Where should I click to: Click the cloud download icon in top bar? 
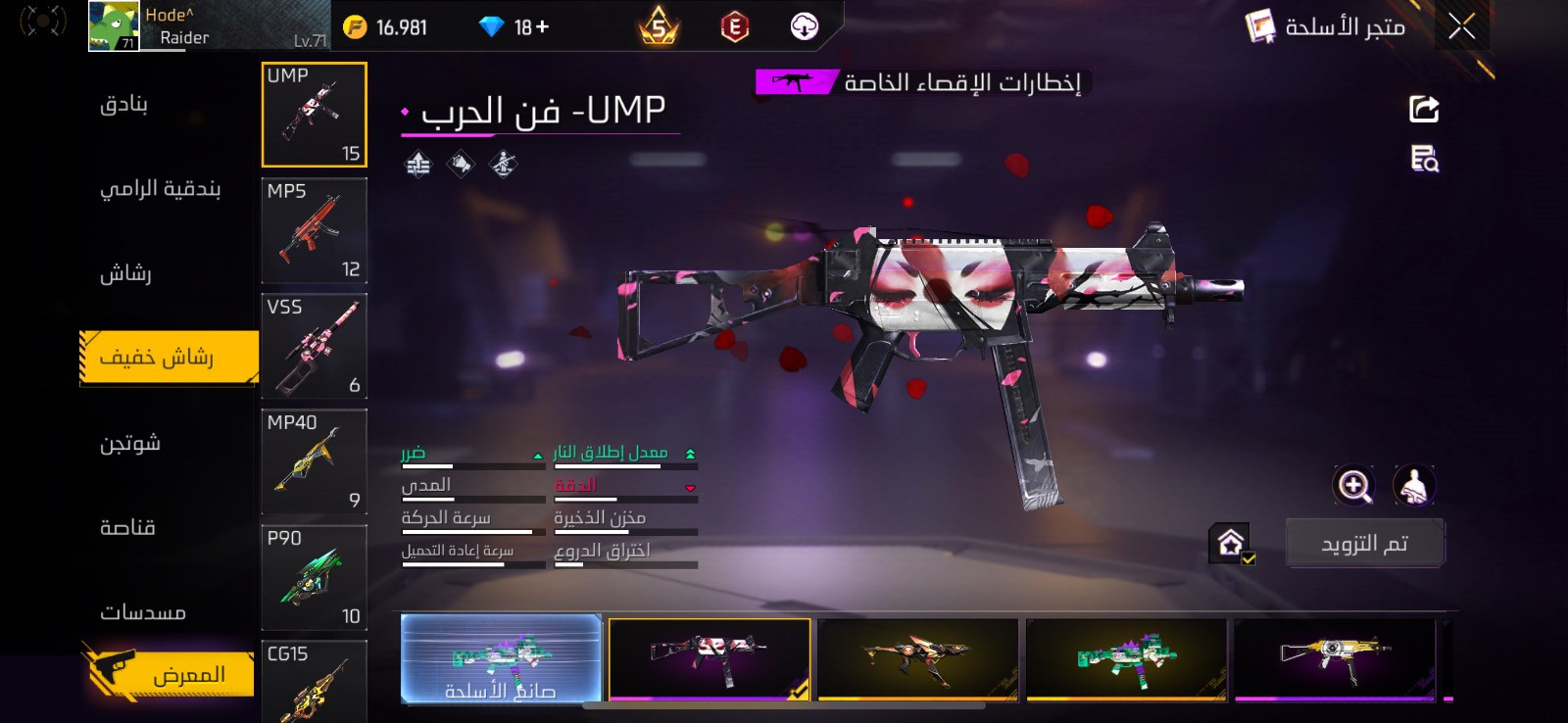pos(806,26)
